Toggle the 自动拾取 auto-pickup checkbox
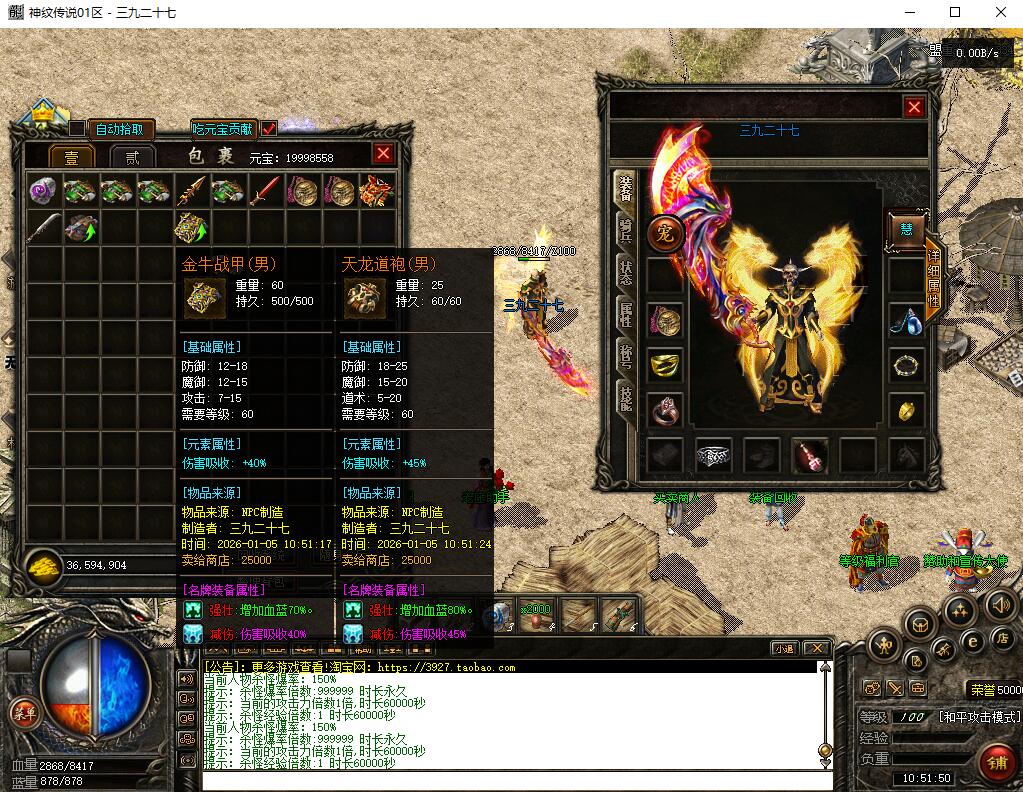1023x792 pixels. click(77, 129)
